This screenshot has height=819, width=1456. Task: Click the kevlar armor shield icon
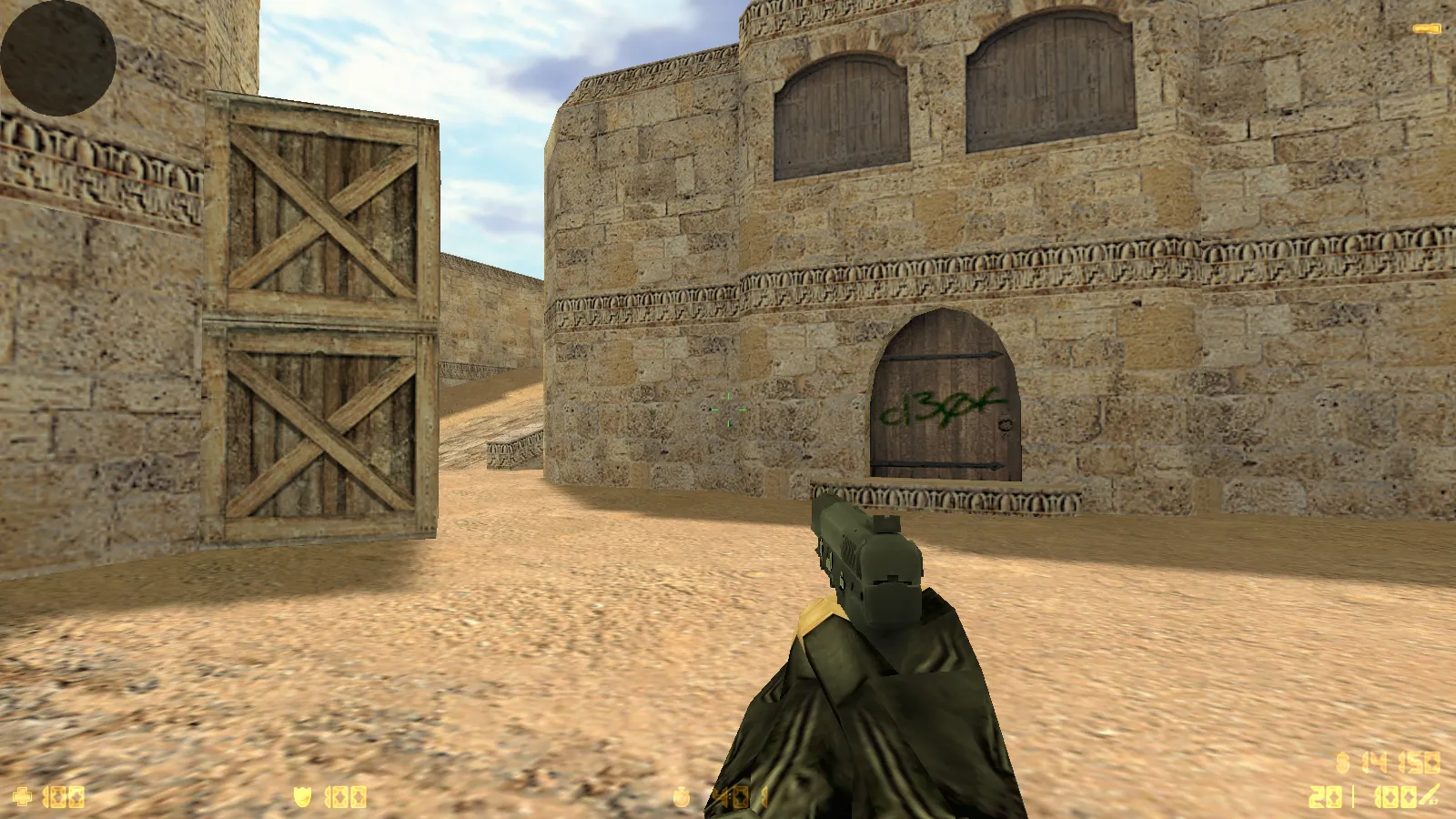coord(303,797)
